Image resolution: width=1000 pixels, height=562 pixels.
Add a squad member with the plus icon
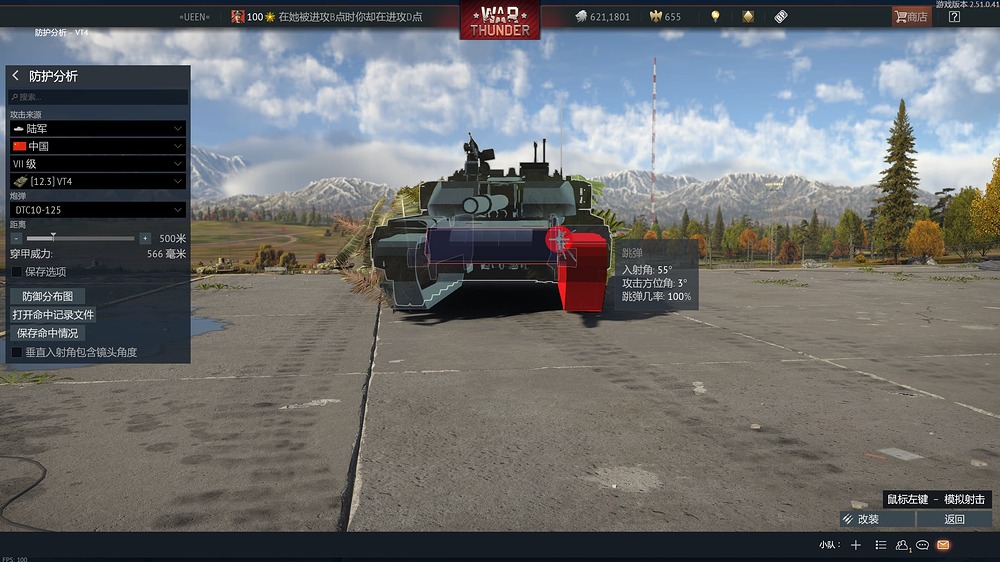855,545
